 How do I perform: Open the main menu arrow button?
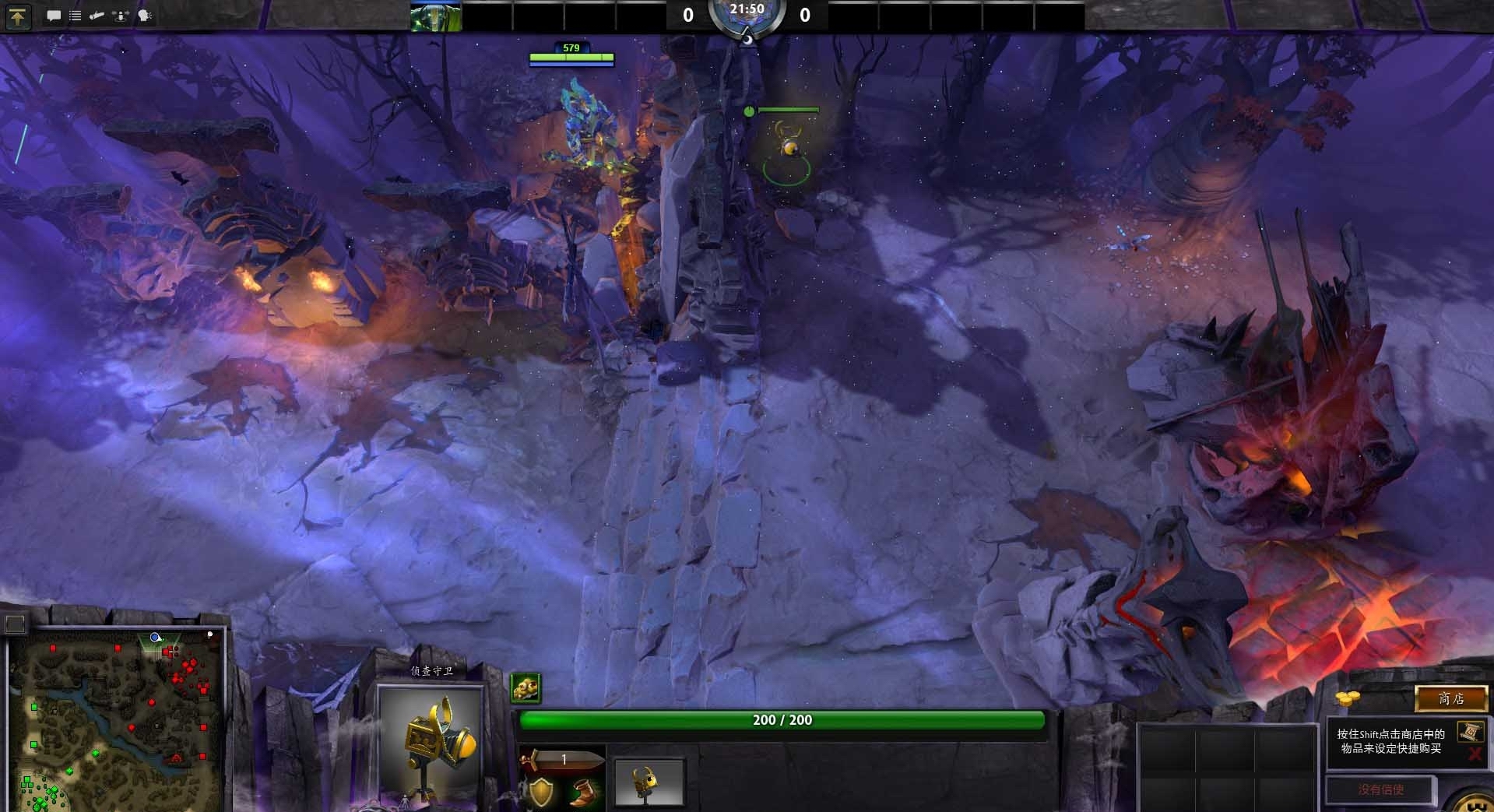(18, 16)
